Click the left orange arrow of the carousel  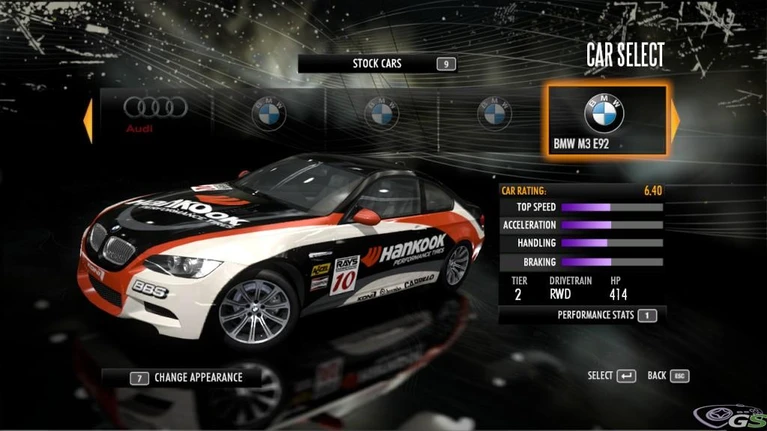88,119
